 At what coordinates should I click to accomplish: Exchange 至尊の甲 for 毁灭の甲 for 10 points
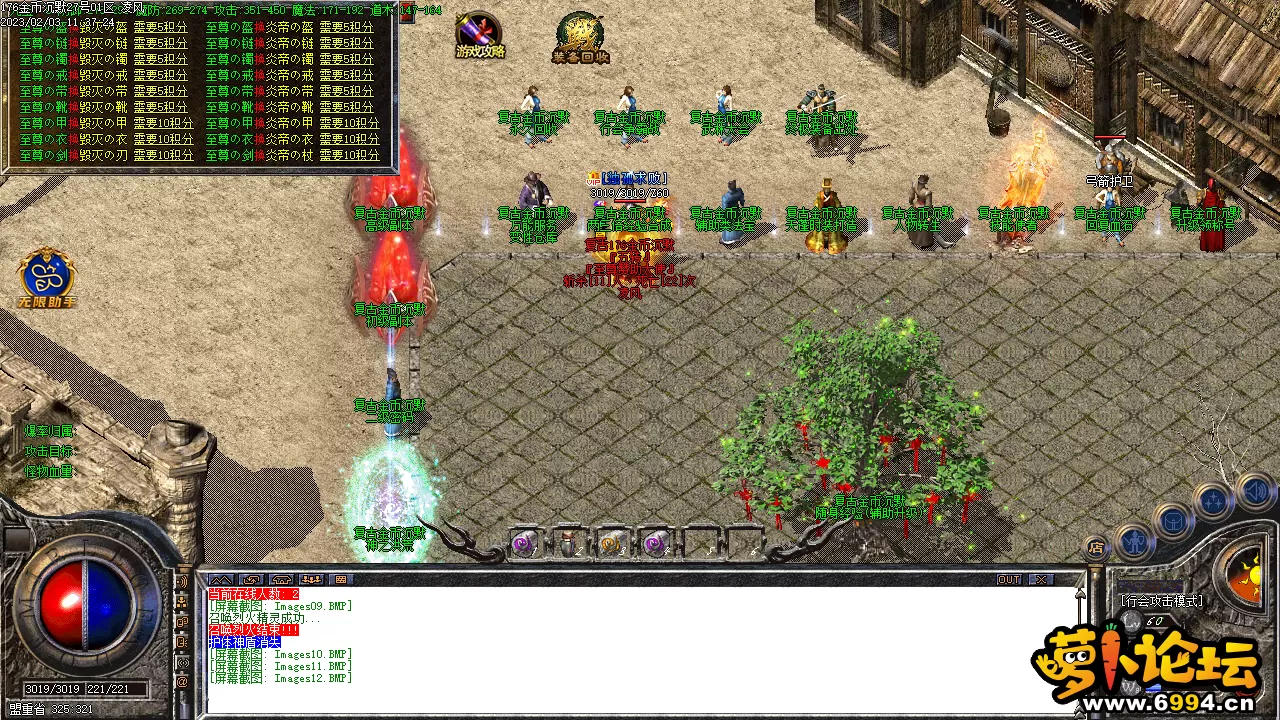pos(163,123)
